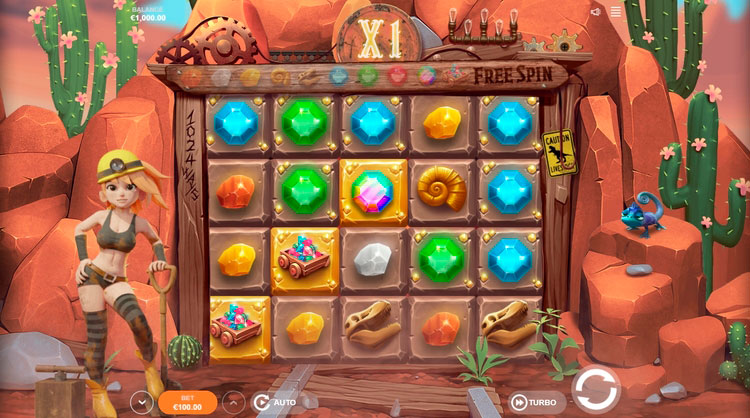This screenshot has width=750, height=418.
Task: Increase the bet with the up arrow
Action: click(233, 402)
